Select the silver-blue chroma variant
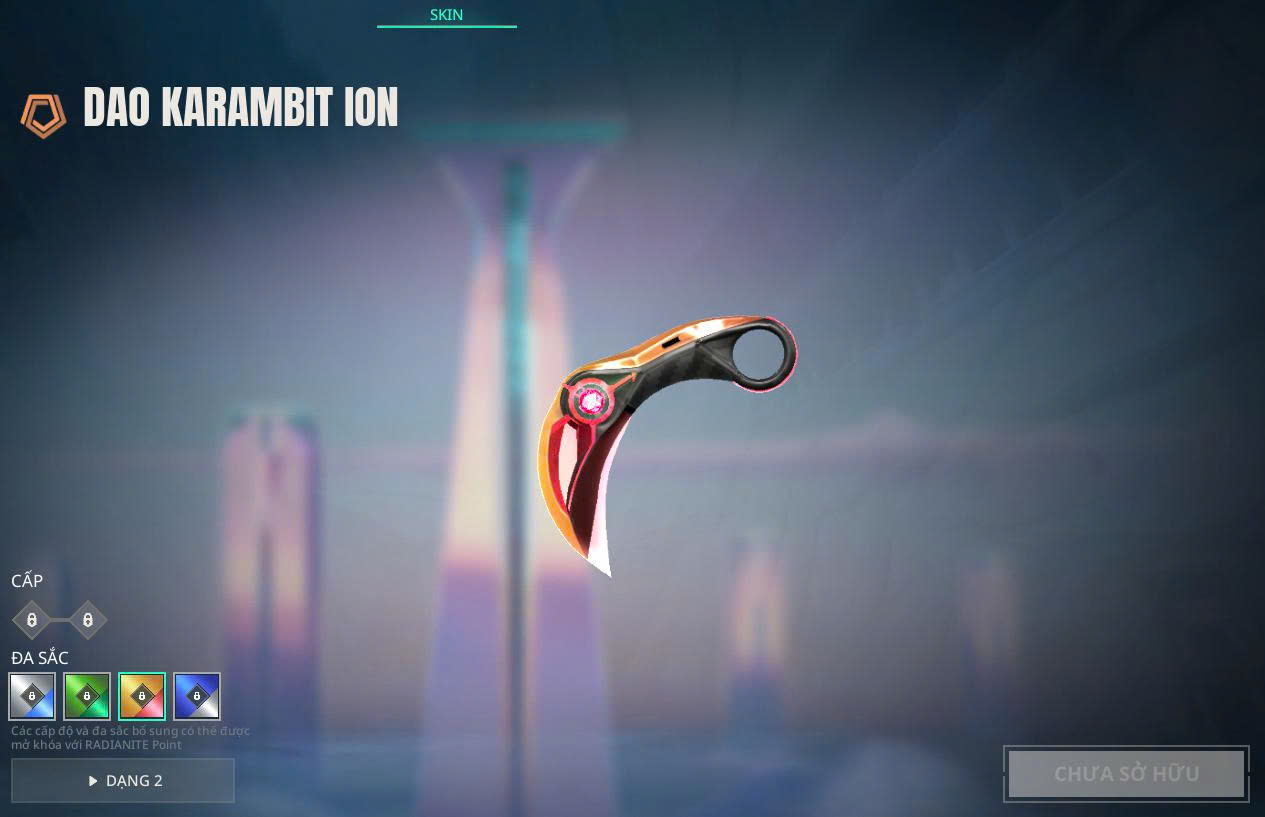1265x817 pixels. click(32, 696)
